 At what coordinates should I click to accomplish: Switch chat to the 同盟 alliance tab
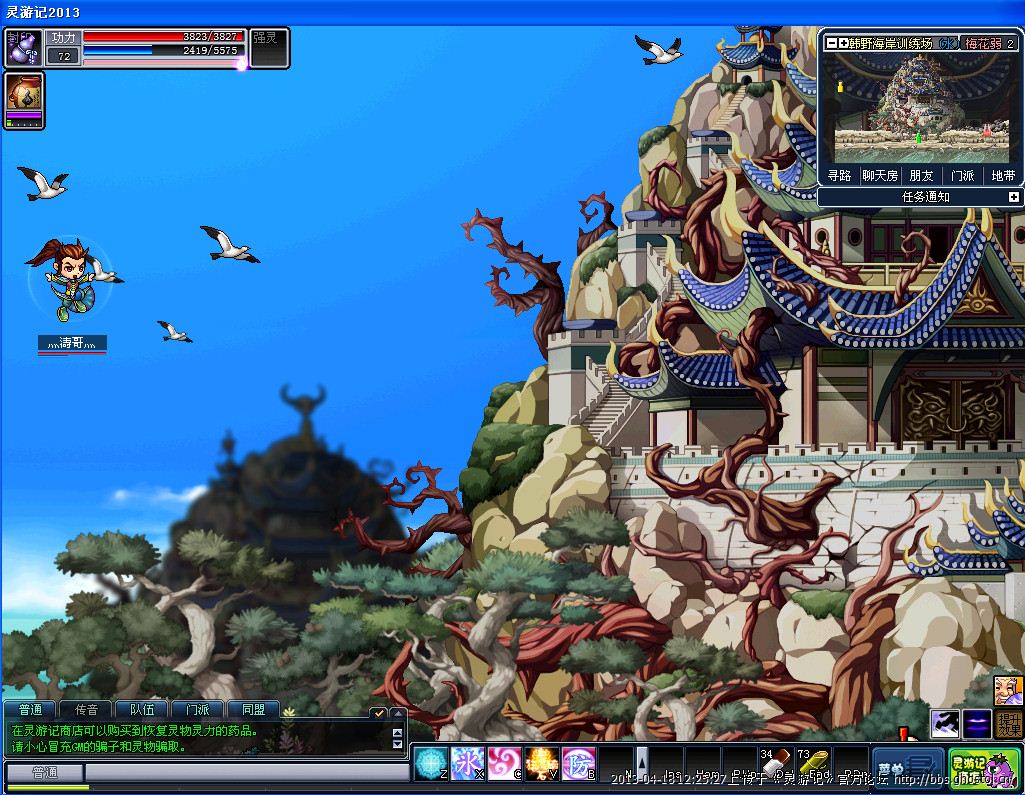tap(253, 710)
